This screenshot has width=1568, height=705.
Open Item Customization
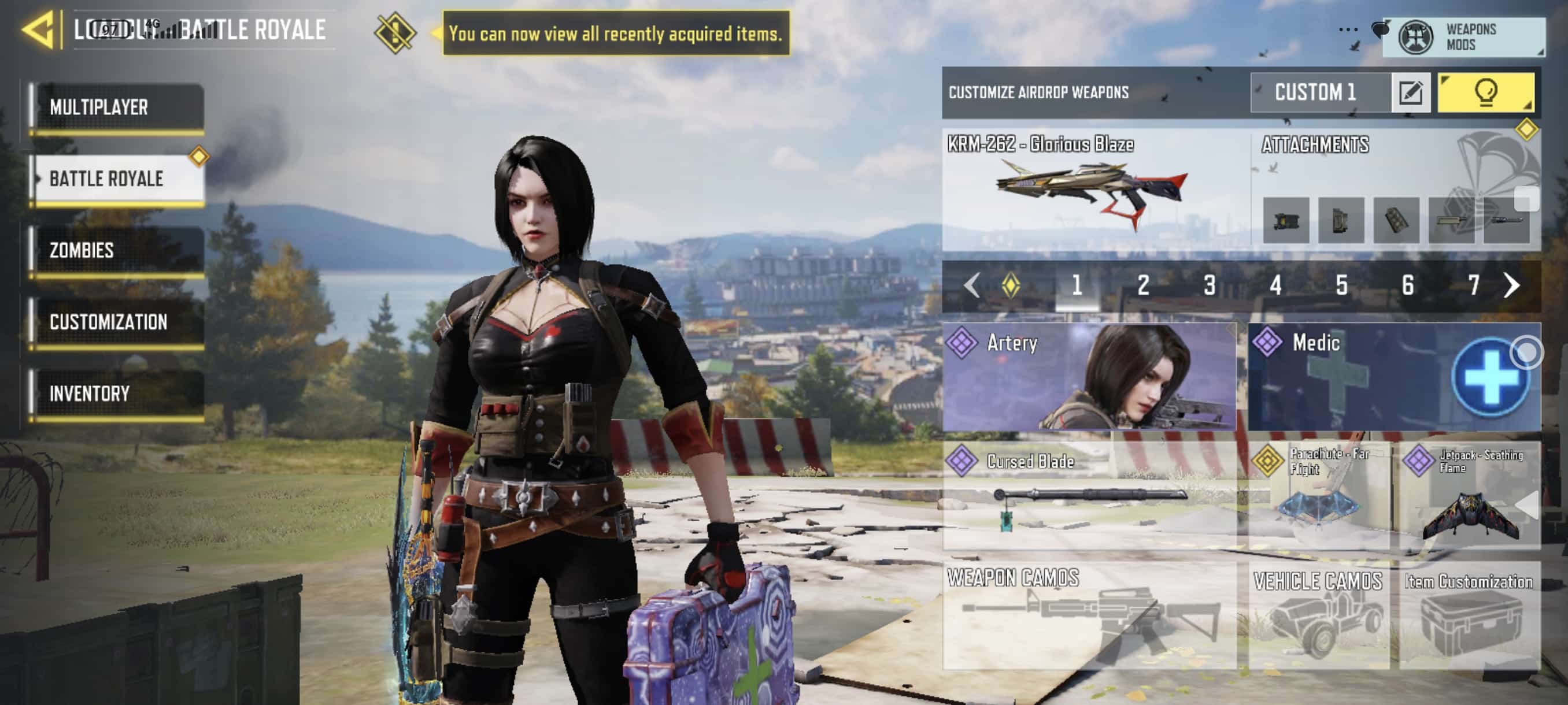tap(1469, 615)
